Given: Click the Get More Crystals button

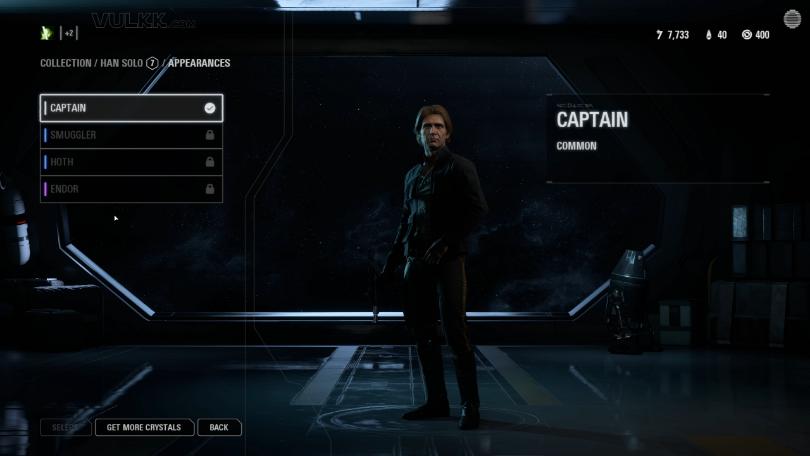Looking at the screenshot, I should pyautogui.click(x=144, y=427).
